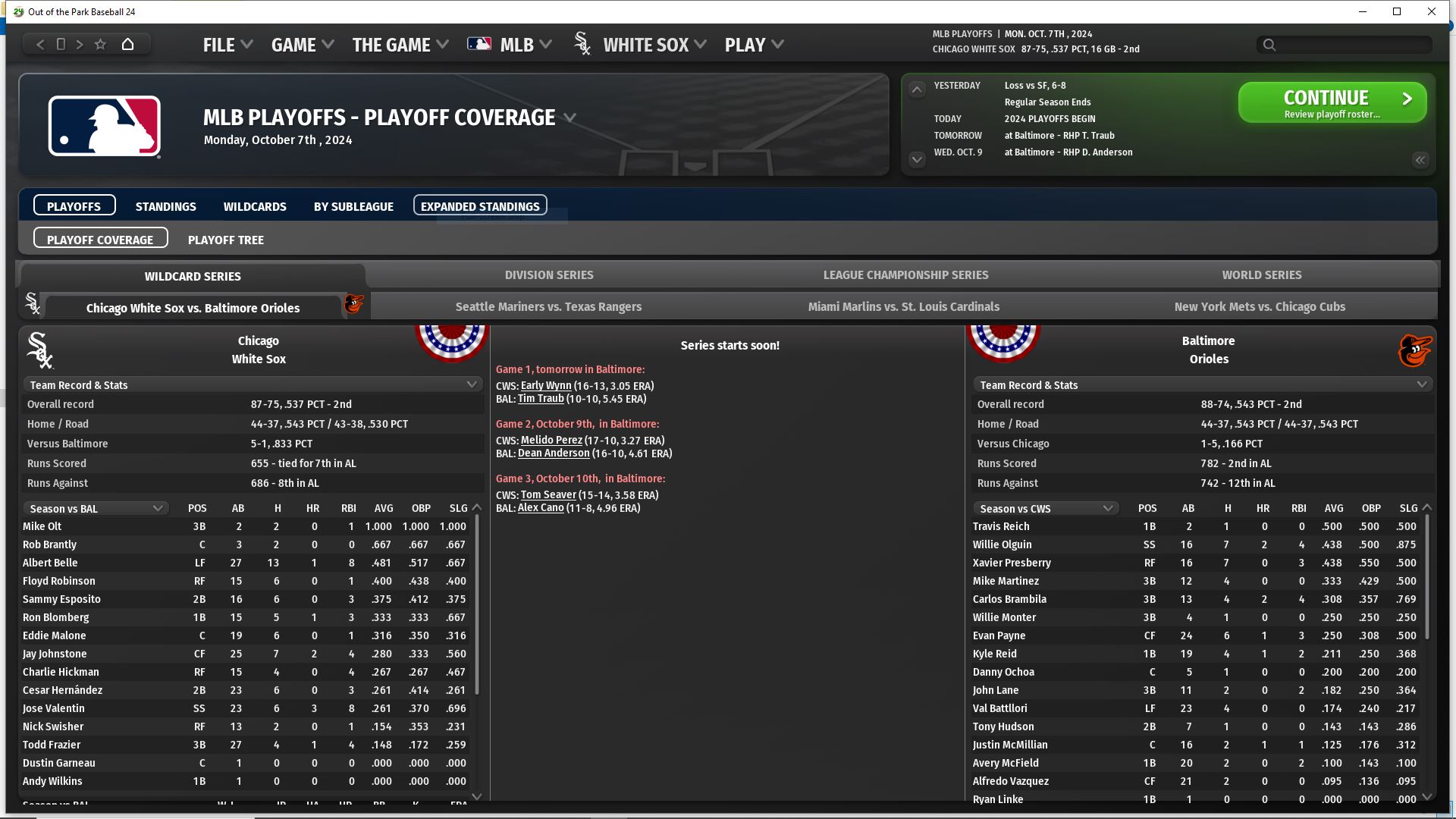The width and height of the screenshot is (1456, 819).
Task: Show Expanded Standings
Action: click(x=480, y=206)
